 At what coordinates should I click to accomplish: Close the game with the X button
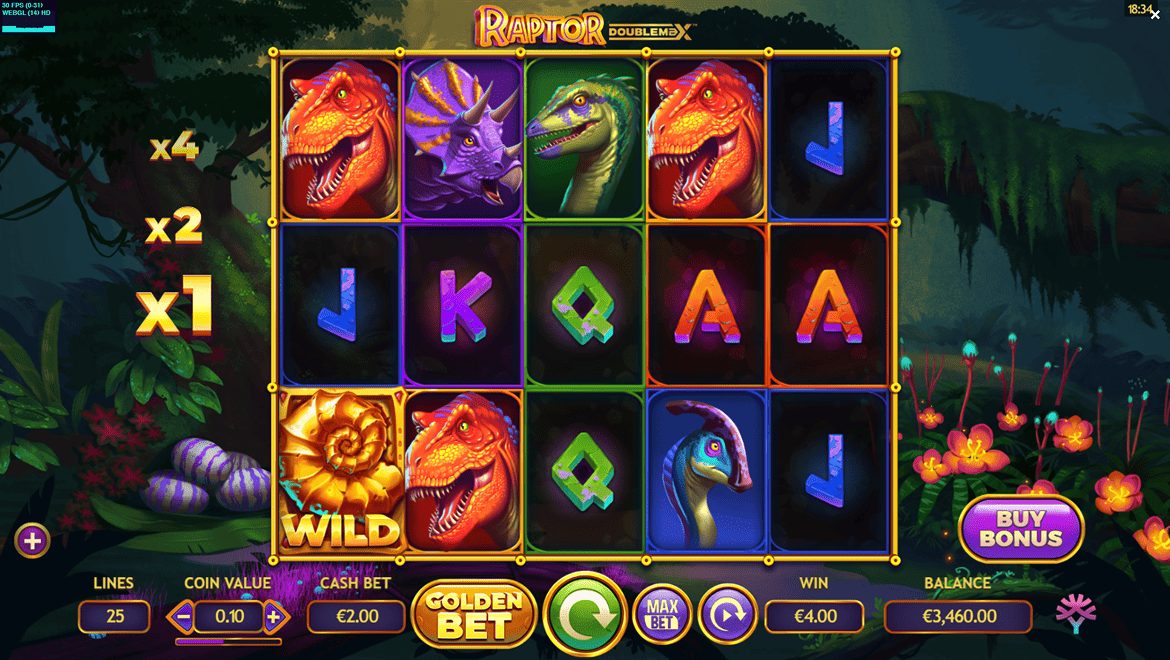click(1155, 15)
